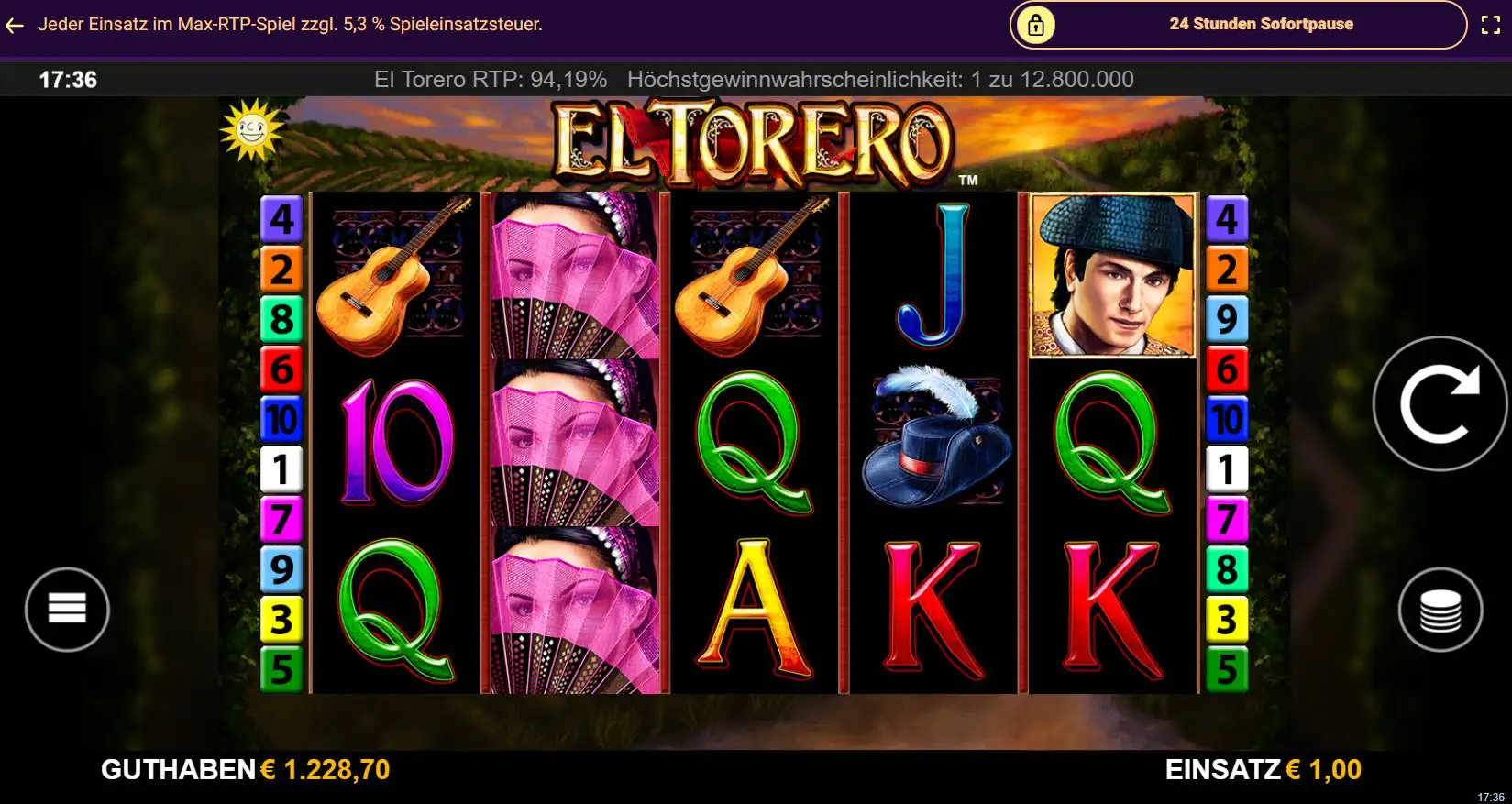Select the green 5 tile on the right ladder
1512x804 pixels.
pyautogui.click(x=1227, y=667)
